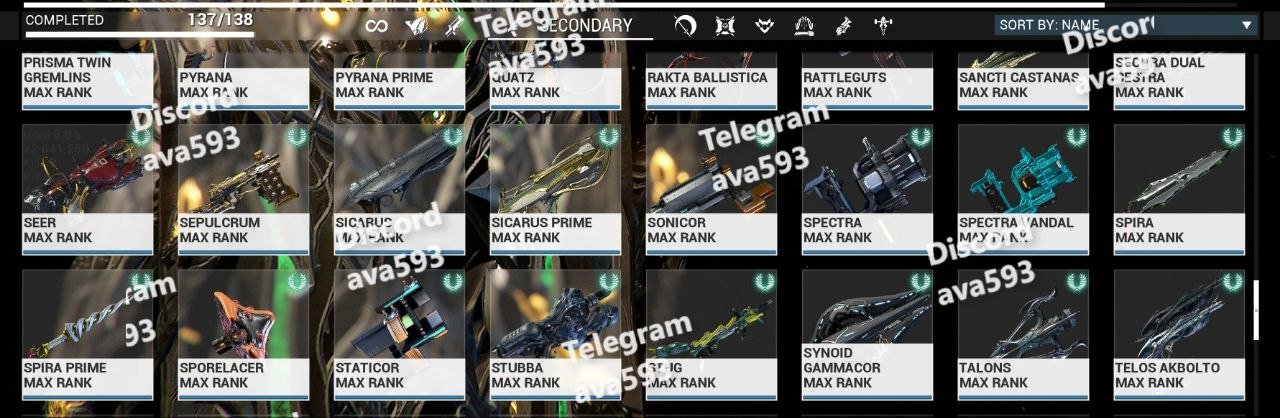1280x418 pixels.
Task: Open the Spectra weapon tile
Action: point(868,189)
